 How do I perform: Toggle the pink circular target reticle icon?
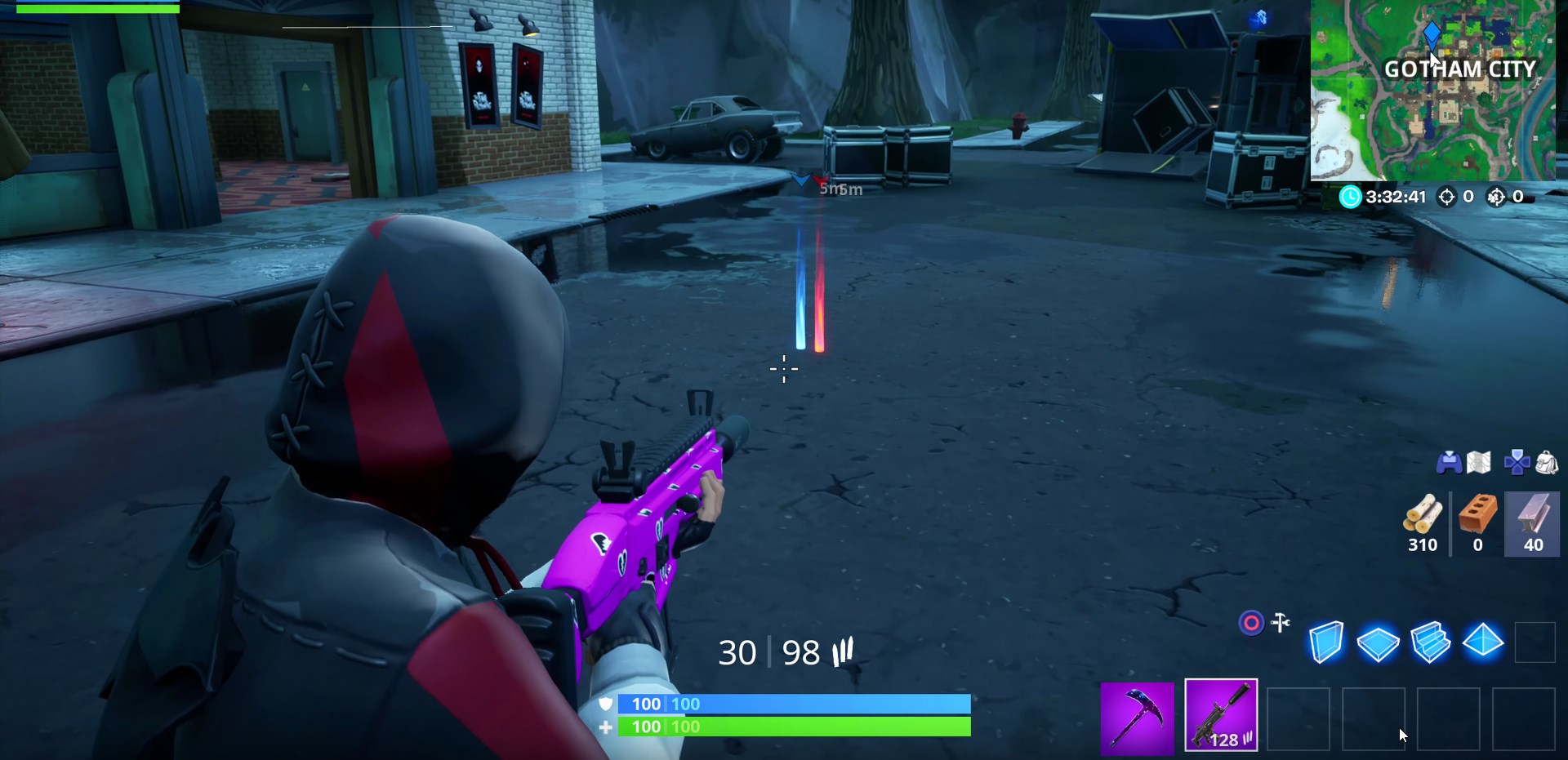coord(1251,623)
